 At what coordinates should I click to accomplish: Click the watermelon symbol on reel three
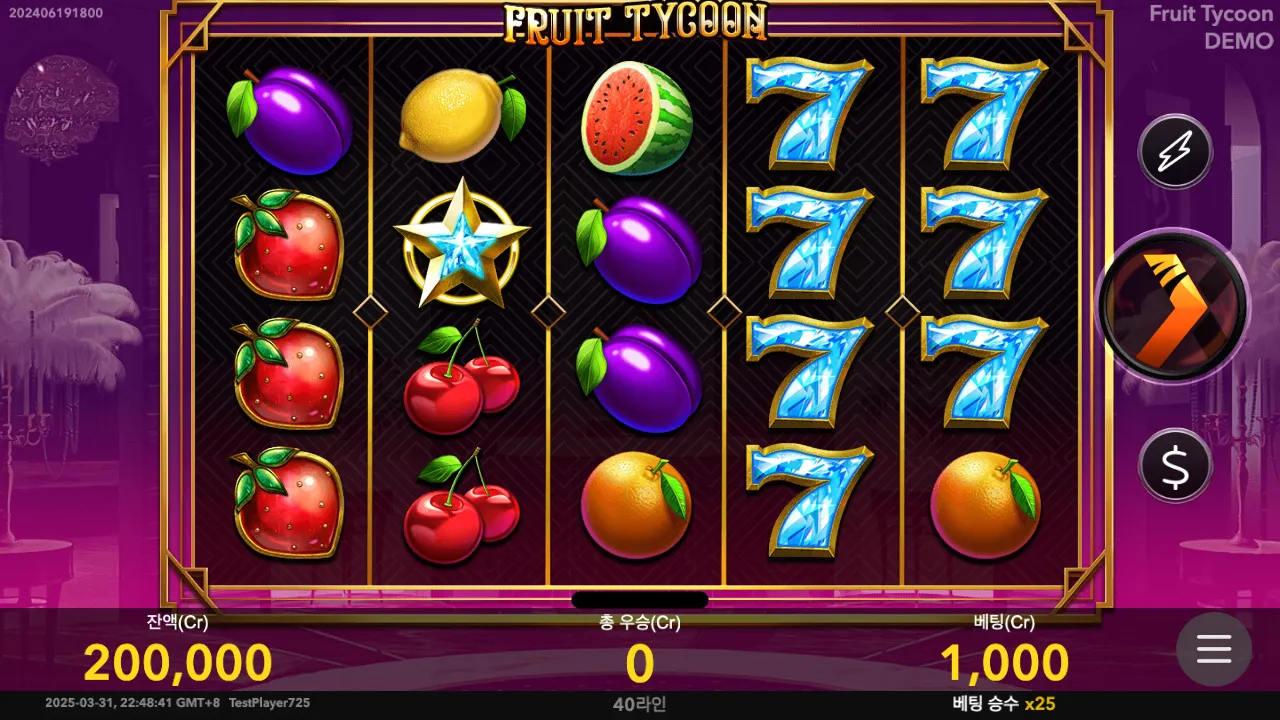[637, 115]
